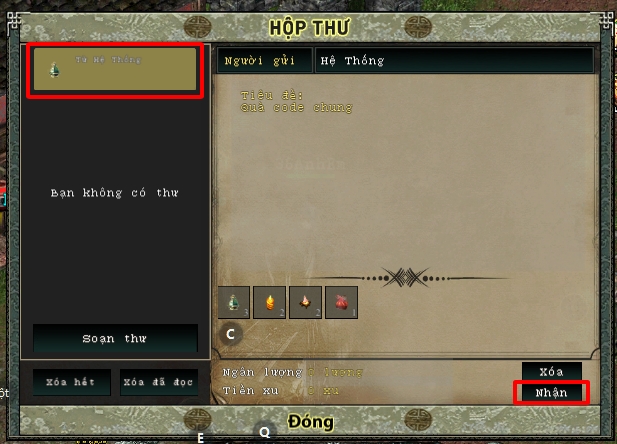617x444 pixels.
Task: Select the mail from Hệ Thống
Action: tap(116, 70)
